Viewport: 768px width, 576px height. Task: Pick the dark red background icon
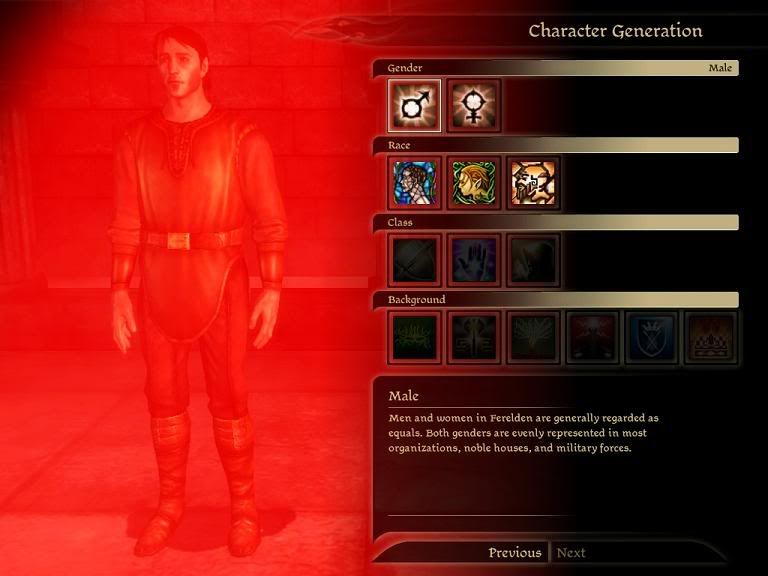(x=592, y=337)
